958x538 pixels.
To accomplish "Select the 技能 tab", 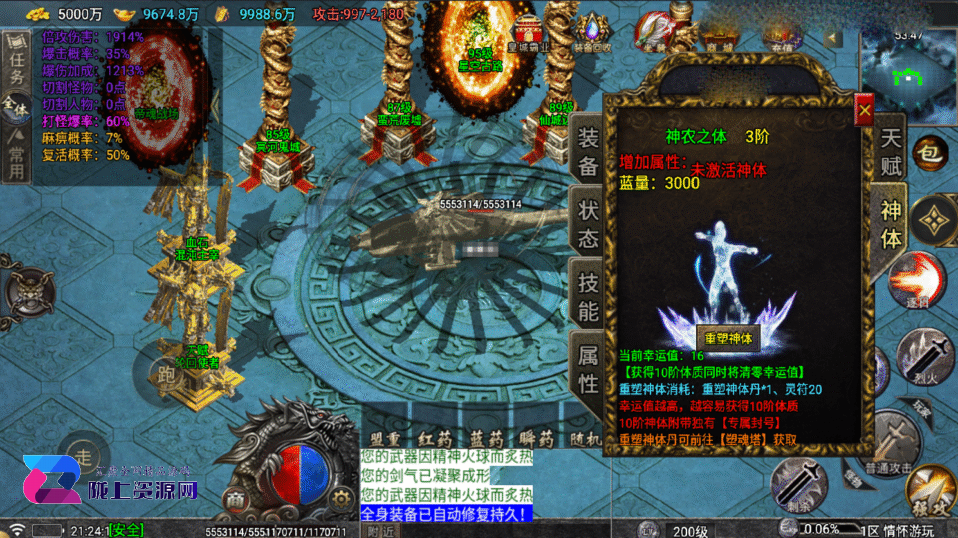I will tap(588, 297).
